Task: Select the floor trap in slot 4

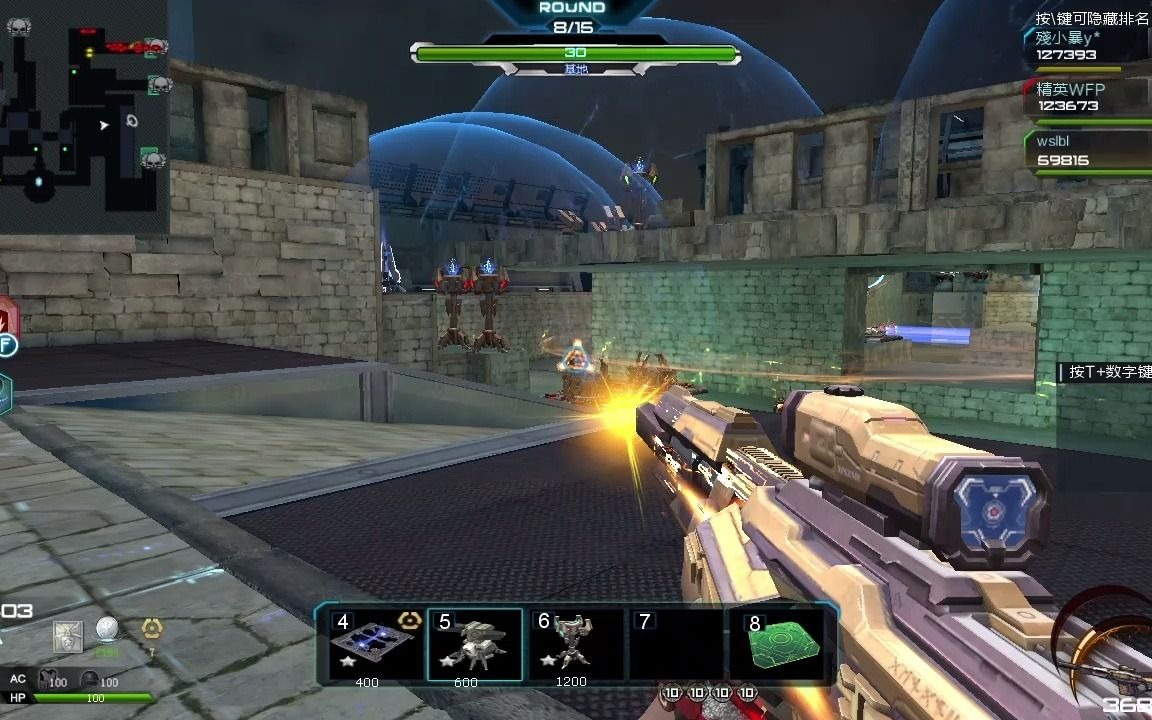Action: [374, 643]
